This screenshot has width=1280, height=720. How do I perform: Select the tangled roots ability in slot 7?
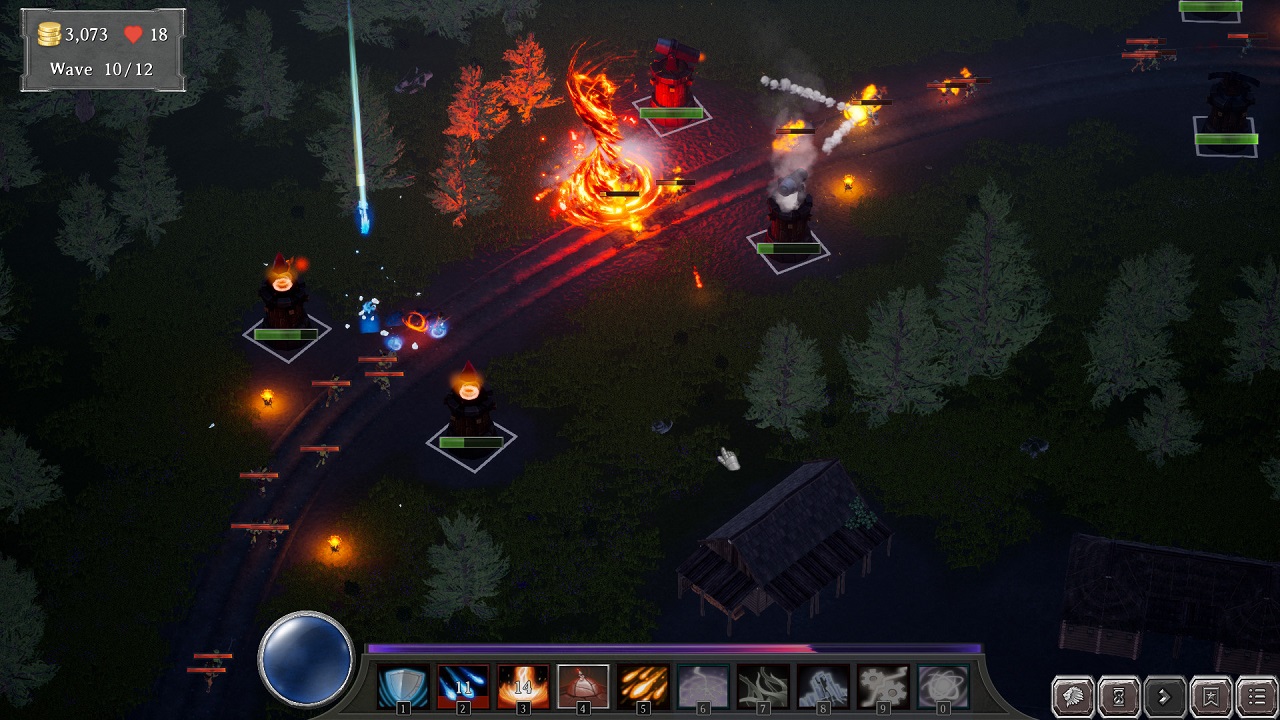[763, 687]
